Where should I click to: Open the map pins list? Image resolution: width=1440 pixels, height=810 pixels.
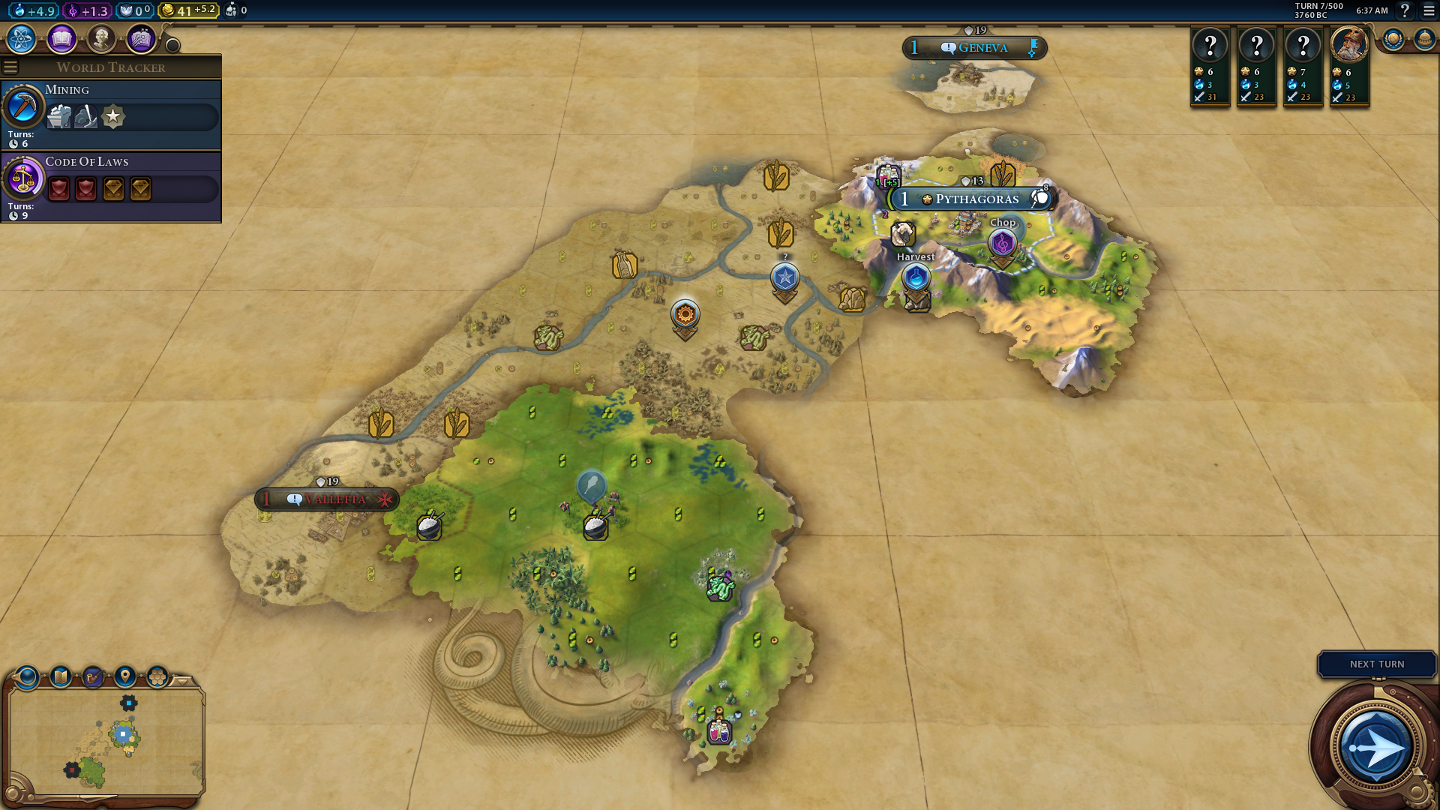click(125, 677)
